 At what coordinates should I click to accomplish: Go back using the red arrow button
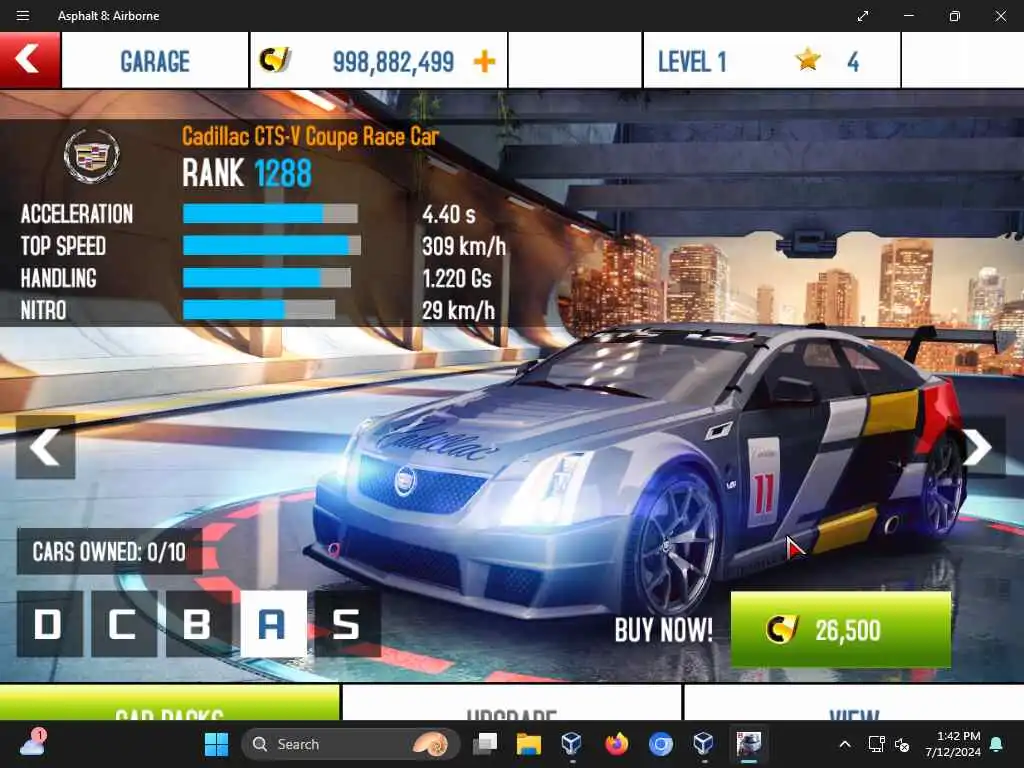(30, 60)
